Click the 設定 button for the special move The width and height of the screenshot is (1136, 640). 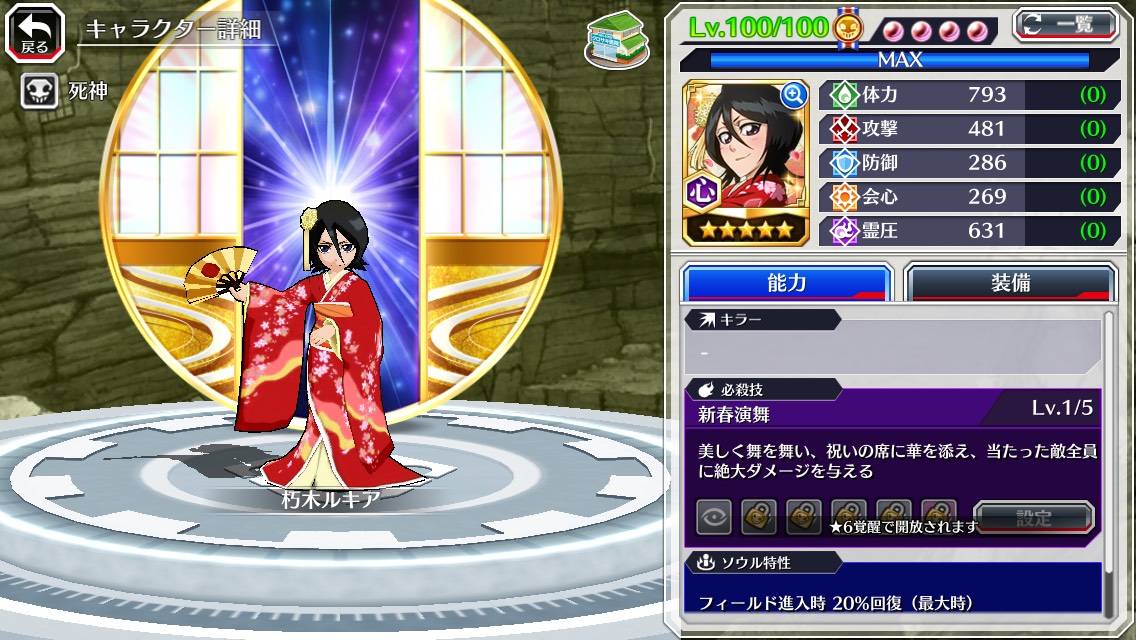click(1034, 518)
